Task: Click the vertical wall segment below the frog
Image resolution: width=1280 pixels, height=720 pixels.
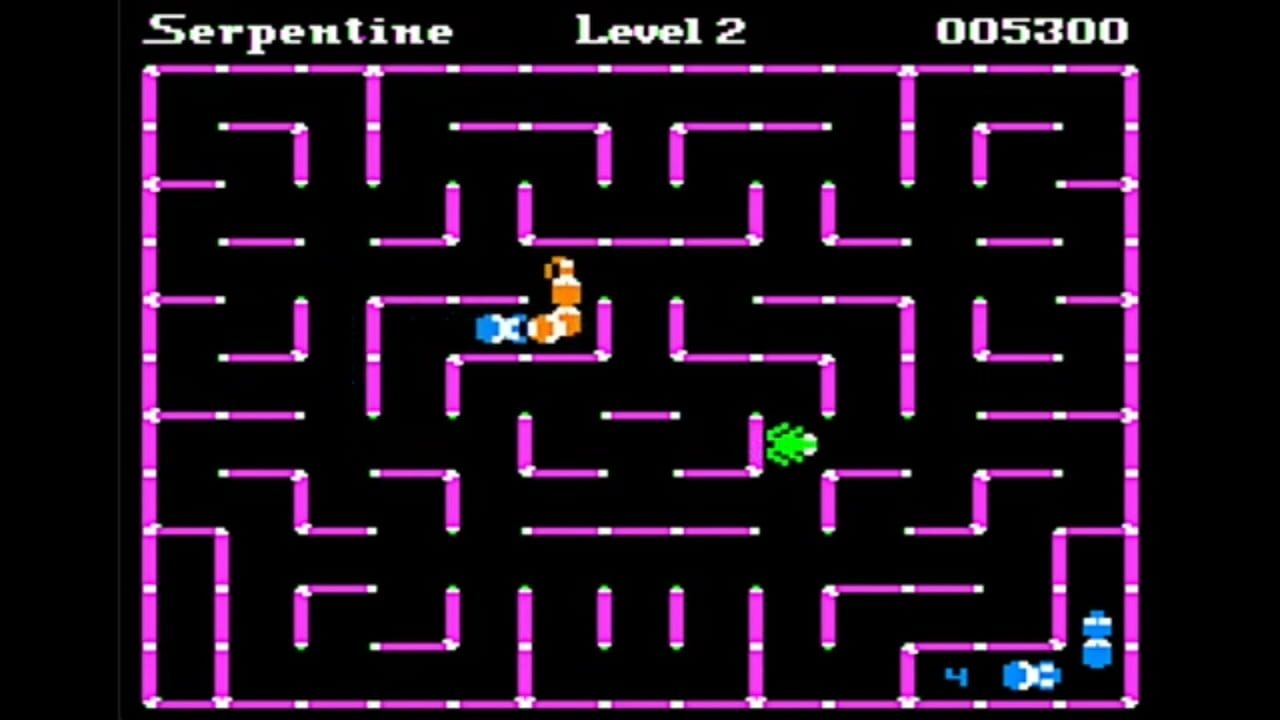Action: (x=830, y=500)
